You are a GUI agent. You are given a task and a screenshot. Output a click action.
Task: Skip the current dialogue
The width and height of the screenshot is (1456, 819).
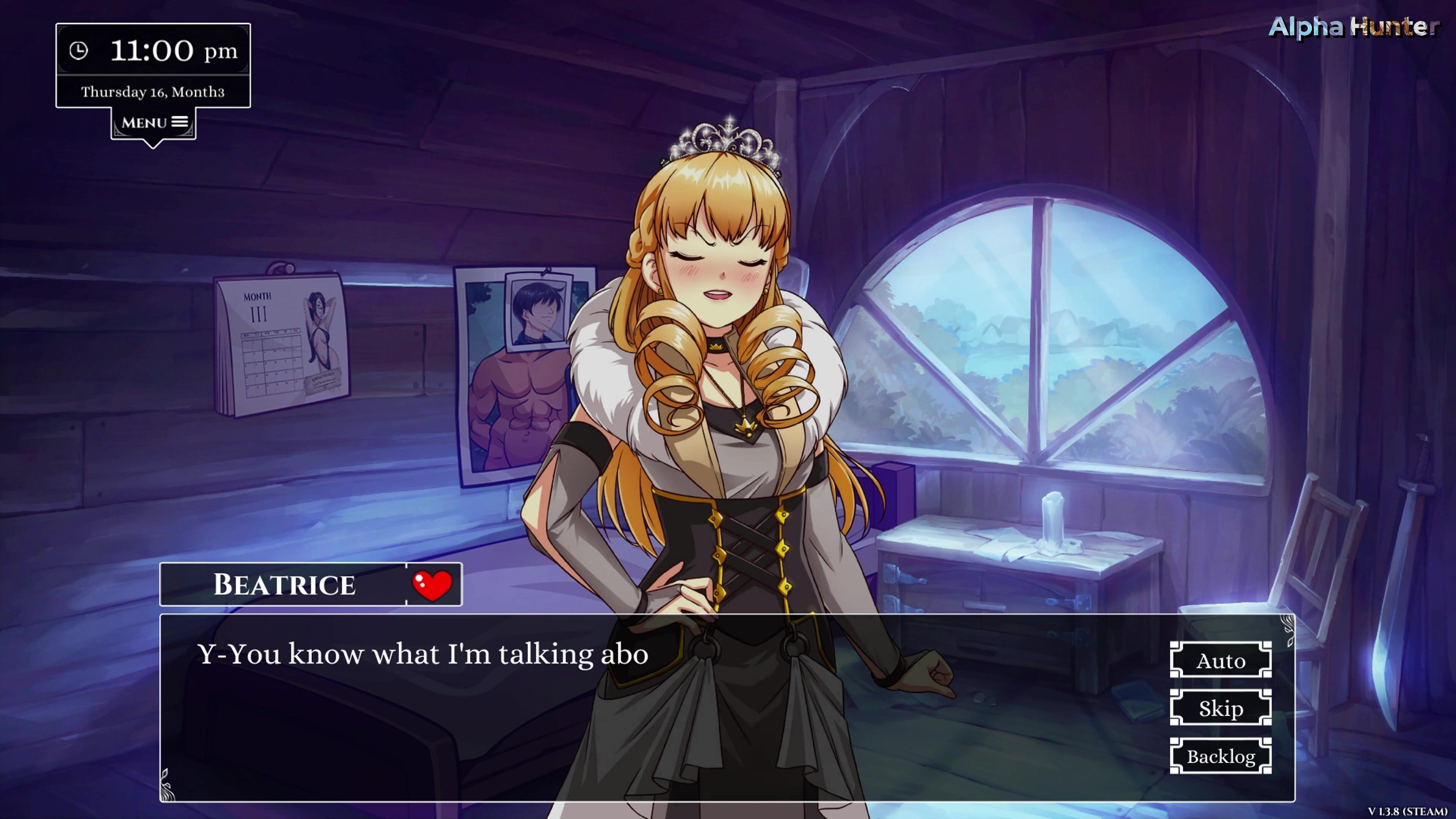[x=1220, y=708]
